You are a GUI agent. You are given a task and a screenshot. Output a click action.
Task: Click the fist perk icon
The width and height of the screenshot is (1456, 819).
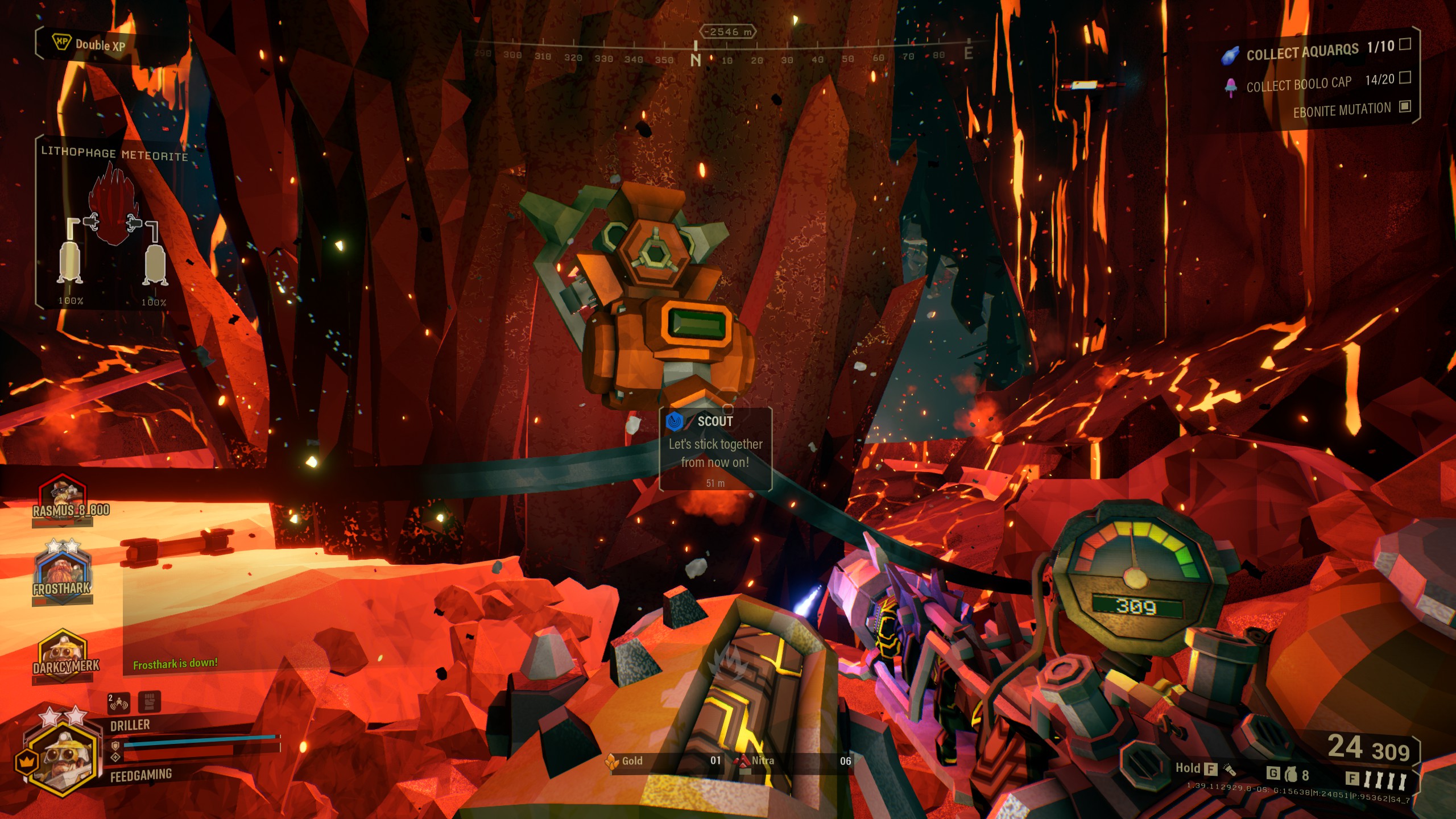click(x=149, y=702)
